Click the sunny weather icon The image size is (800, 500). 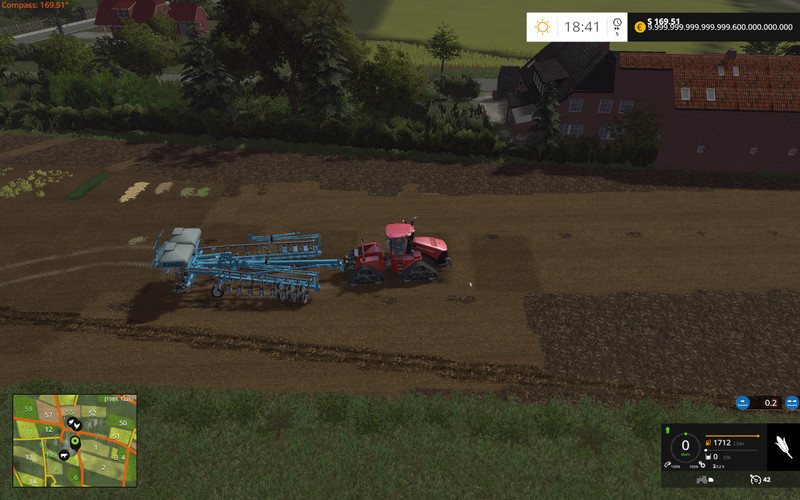click(x=543, y=27)
